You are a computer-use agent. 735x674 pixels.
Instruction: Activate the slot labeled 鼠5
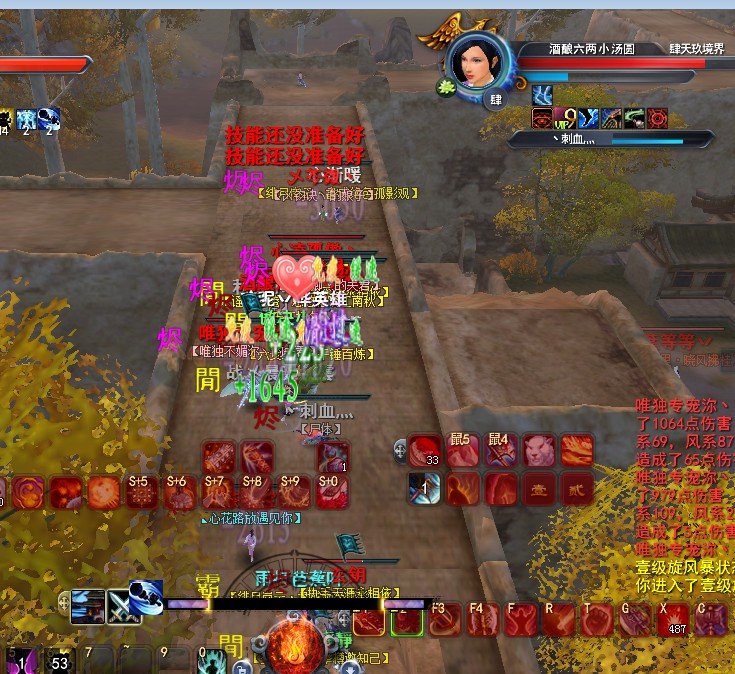462,452
